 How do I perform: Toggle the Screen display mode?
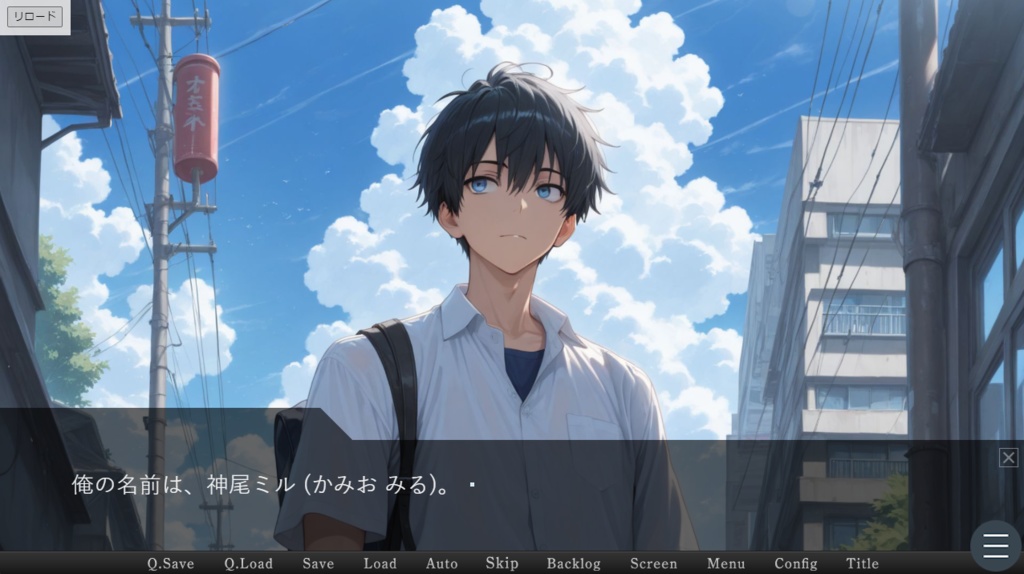pyautogui.click(x=654, y=563)
